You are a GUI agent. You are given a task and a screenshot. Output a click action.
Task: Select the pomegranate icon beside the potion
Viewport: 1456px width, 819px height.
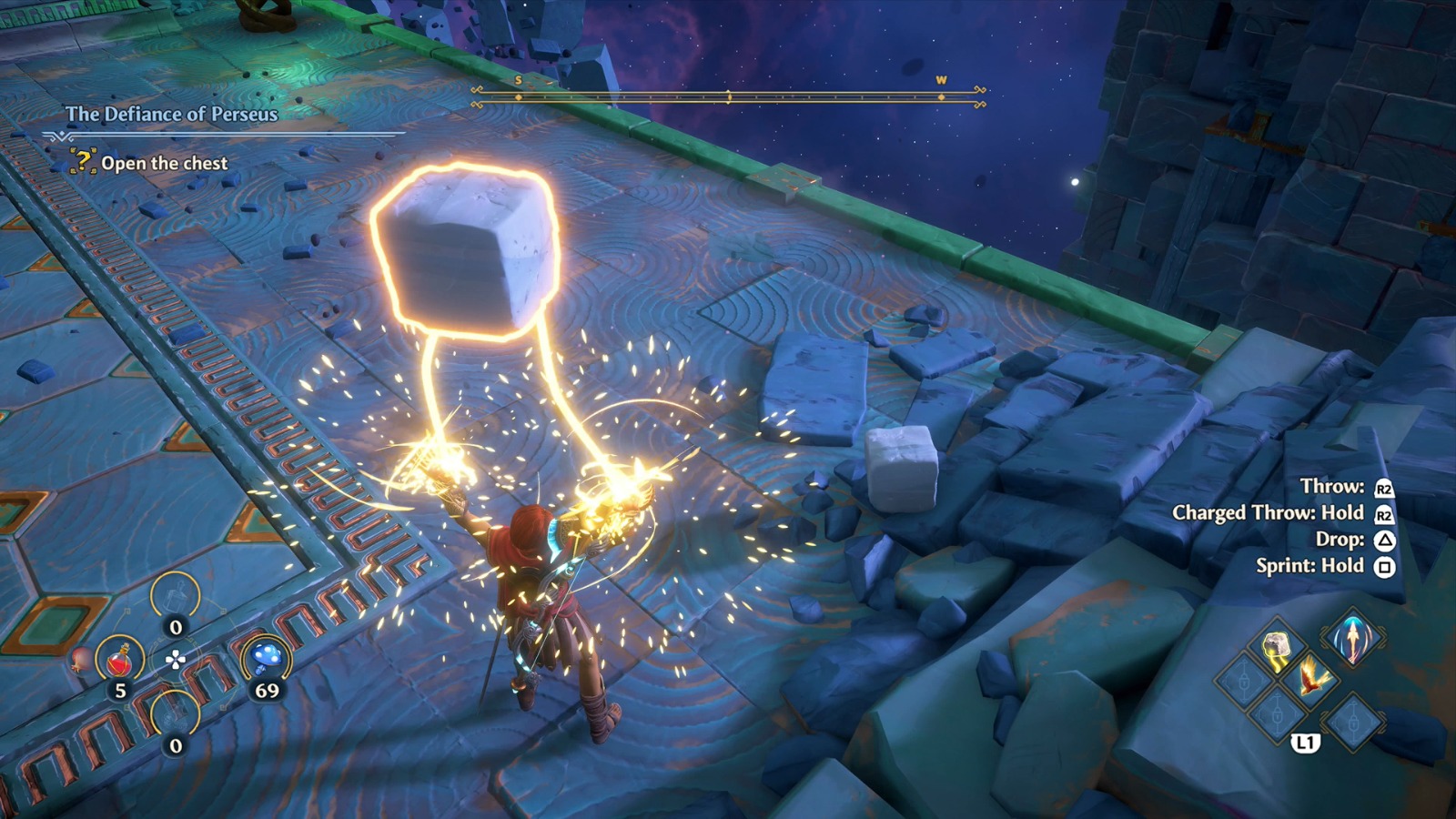tap(82, 661)
